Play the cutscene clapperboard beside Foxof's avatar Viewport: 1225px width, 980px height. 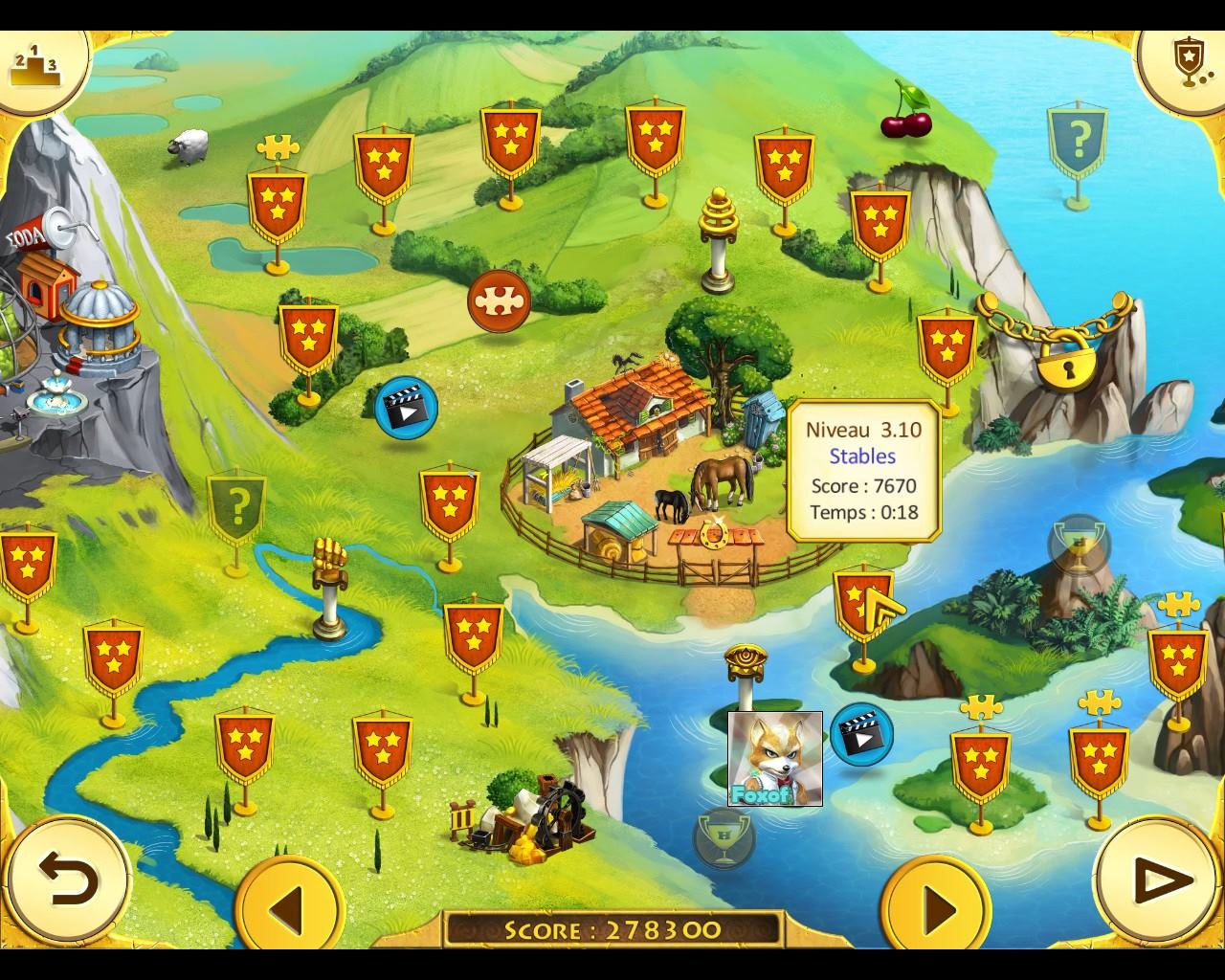point(861,735)
